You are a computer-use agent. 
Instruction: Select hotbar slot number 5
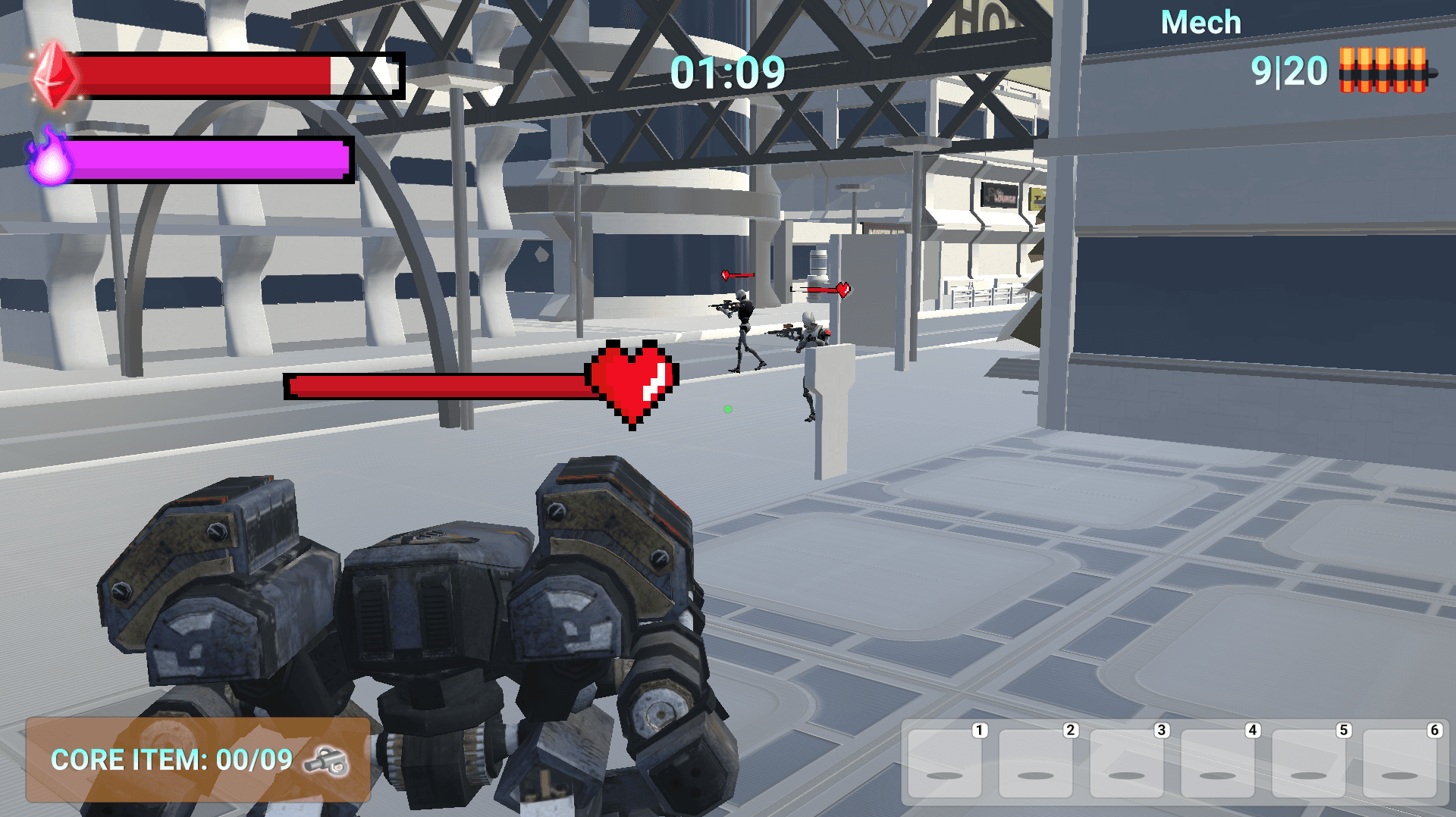pos(1309,764)
